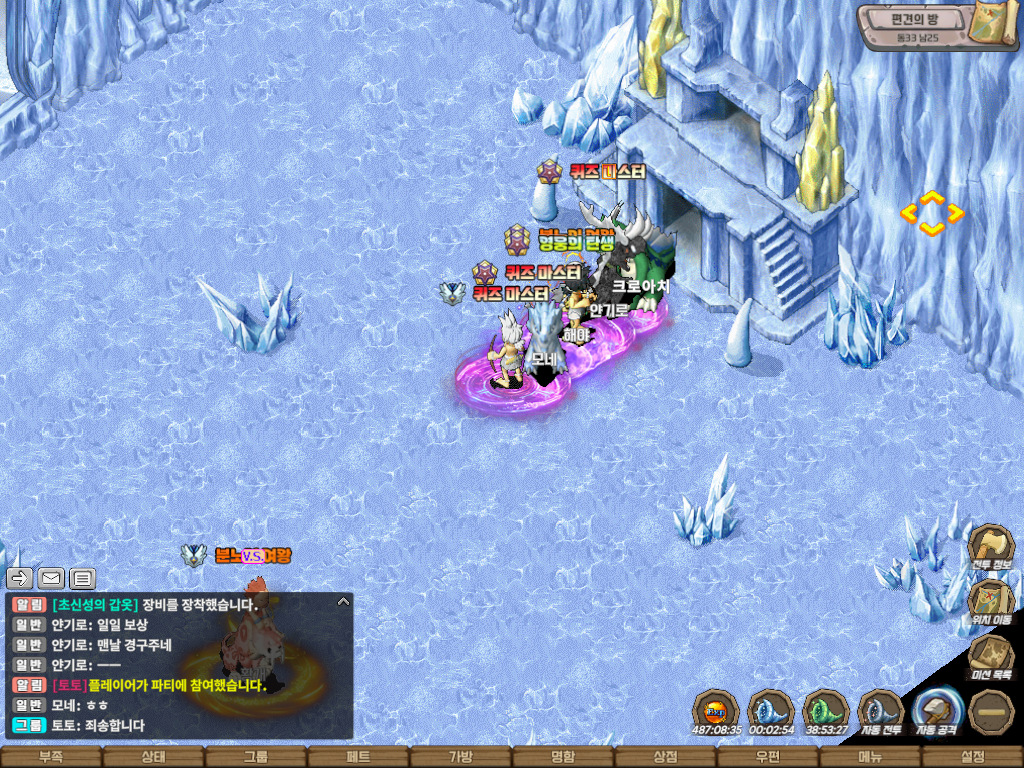Toggle 자동 전투 auto battle
Screen dimensions: 1024x768
point(881,711)
